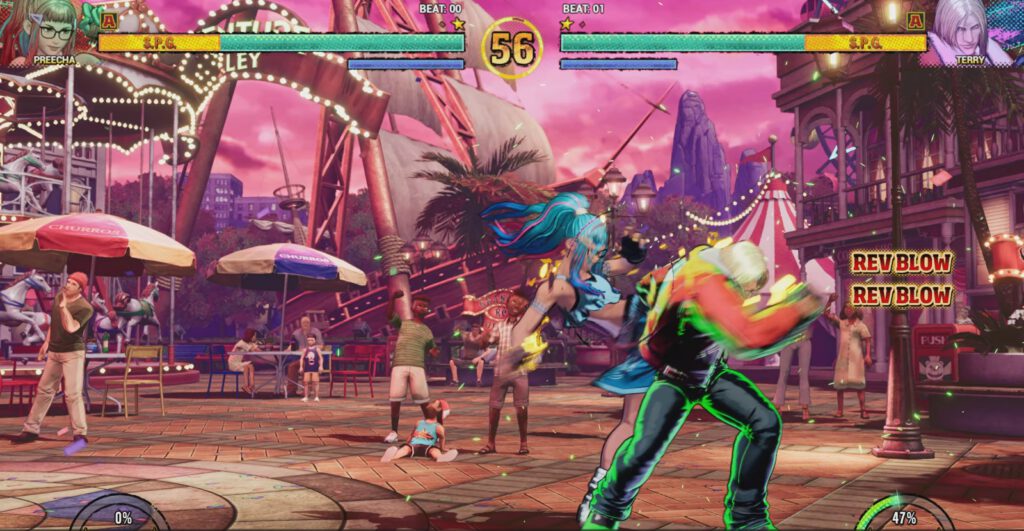Click Preecha's character portrait

coord(50,30)
